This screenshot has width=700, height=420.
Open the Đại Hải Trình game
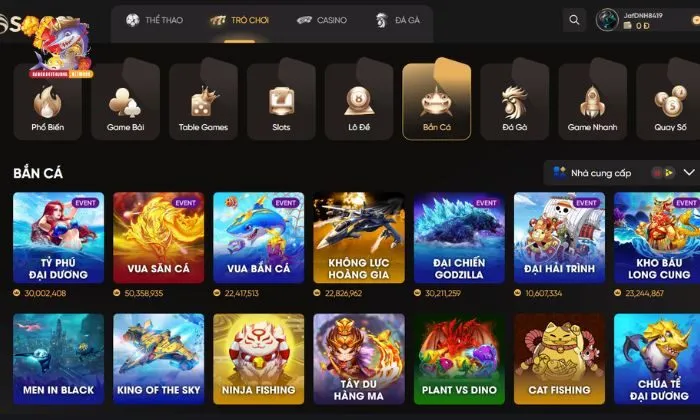559,238
